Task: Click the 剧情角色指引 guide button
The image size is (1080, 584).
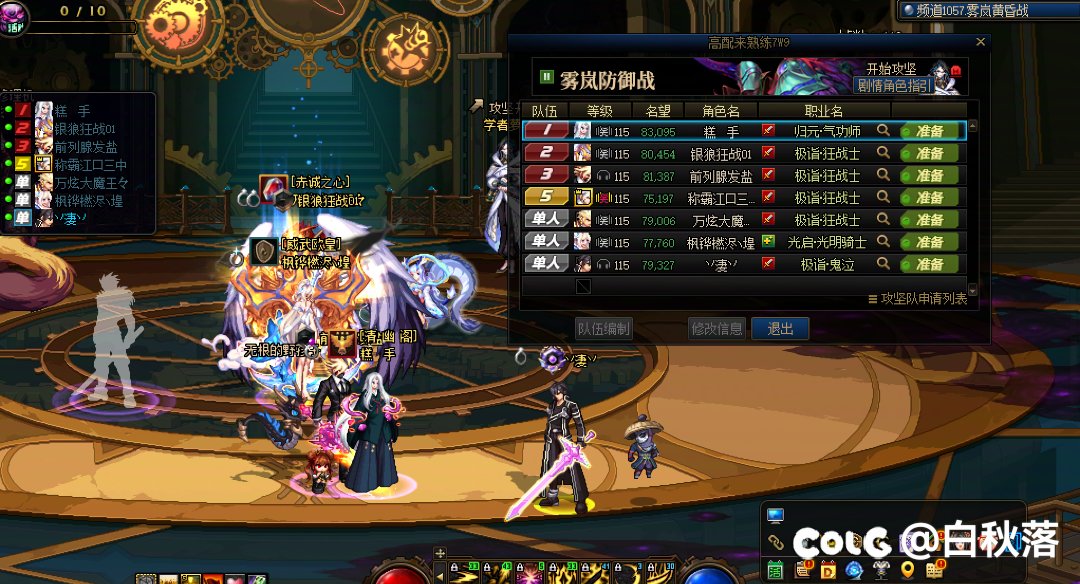Action: click(x=893, y=85)
